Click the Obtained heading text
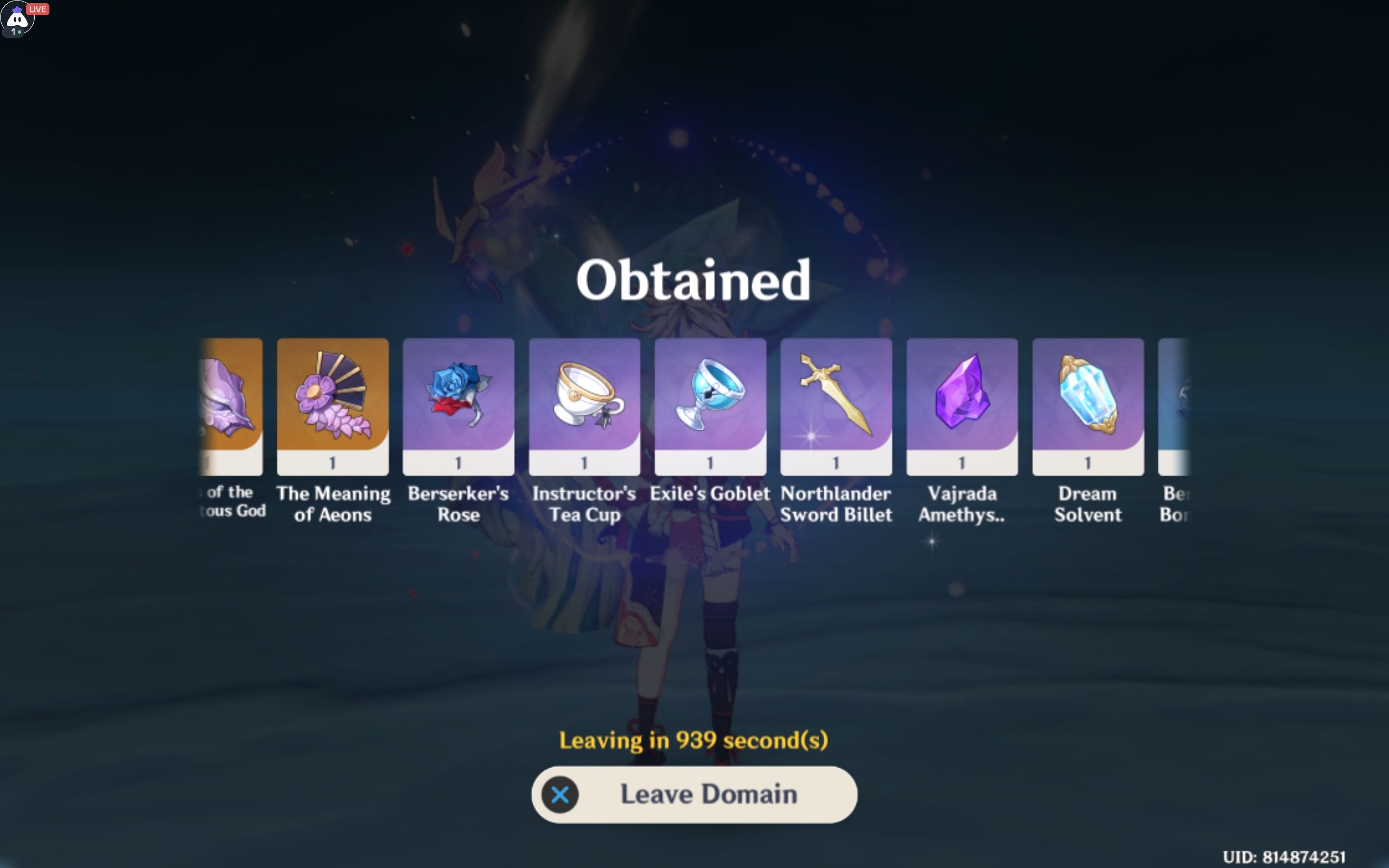The height and width of the screenshot is (868, 1389). [694, 279]
